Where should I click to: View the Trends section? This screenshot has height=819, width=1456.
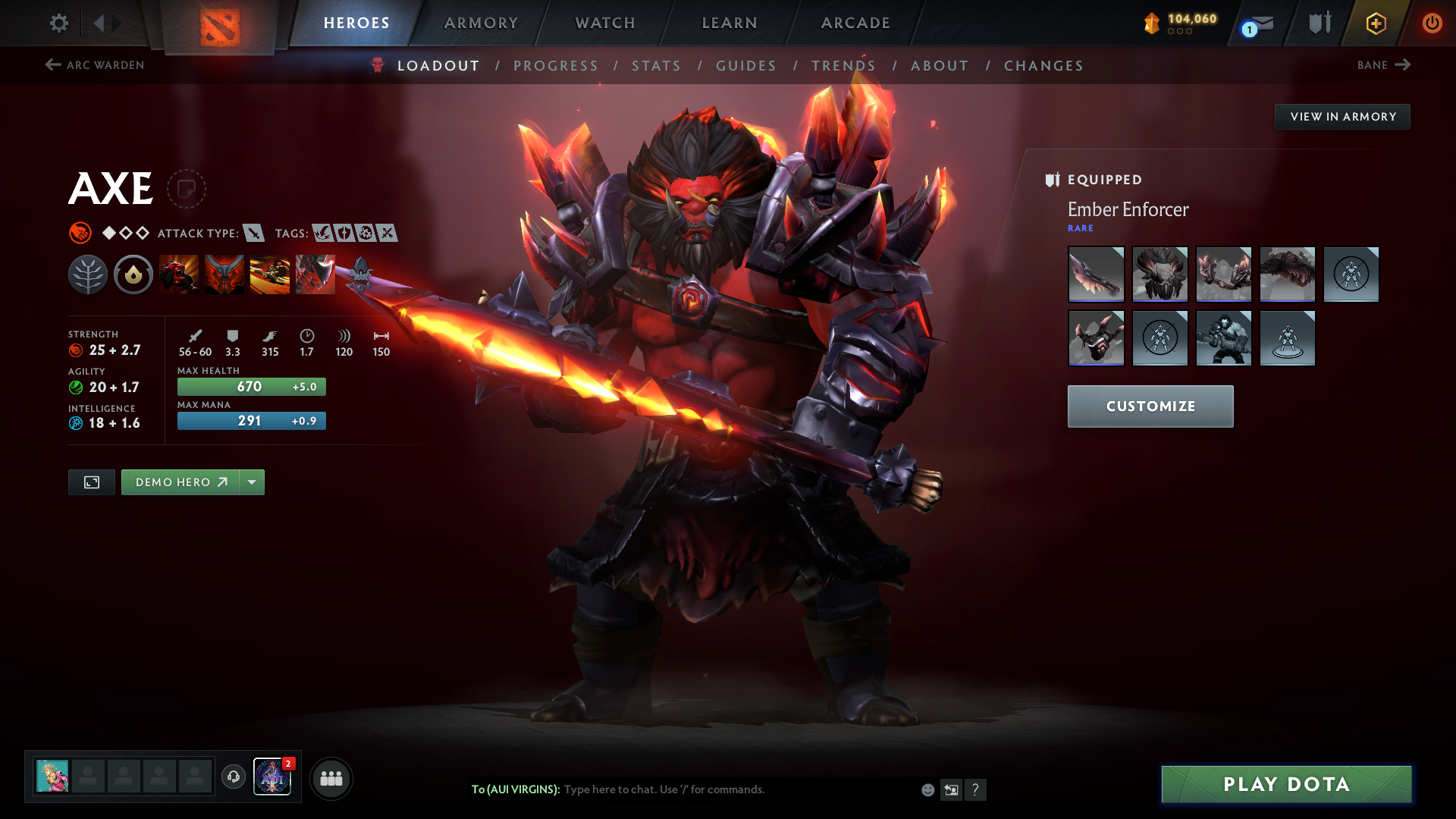(843, 66)
